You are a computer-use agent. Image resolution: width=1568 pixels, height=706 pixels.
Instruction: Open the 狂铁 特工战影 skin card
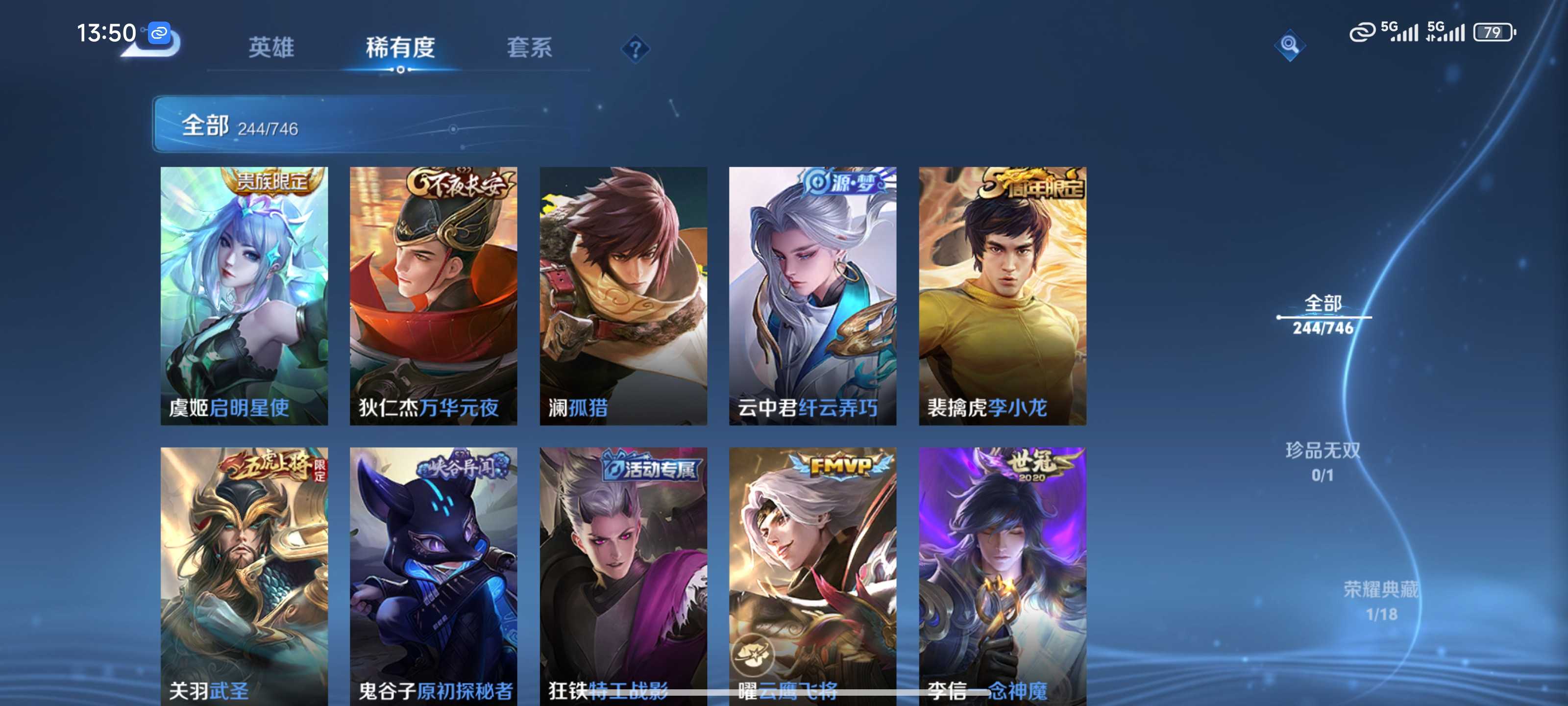[x=623, y=576]
